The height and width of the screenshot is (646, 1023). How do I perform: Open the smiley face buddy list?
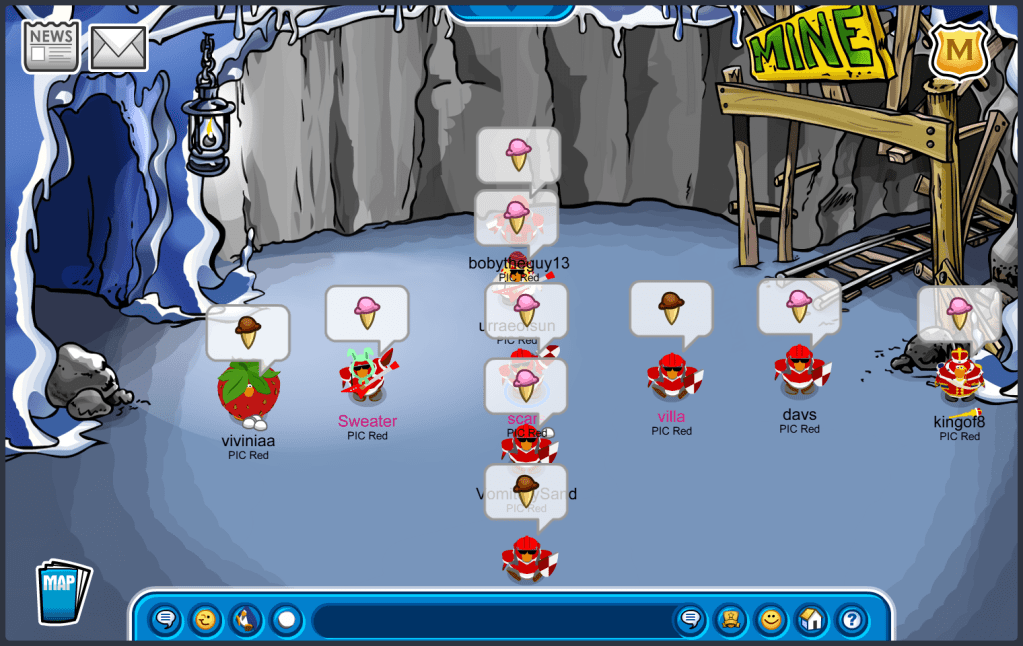click(x=771, y=620)
